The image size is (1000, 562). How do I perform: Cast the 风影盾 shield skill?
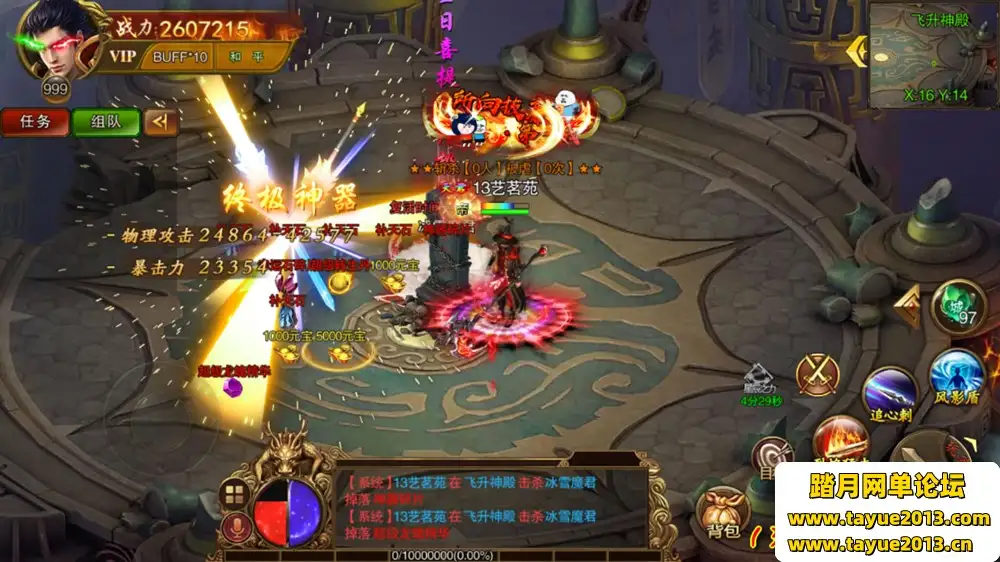coord(957,377)
